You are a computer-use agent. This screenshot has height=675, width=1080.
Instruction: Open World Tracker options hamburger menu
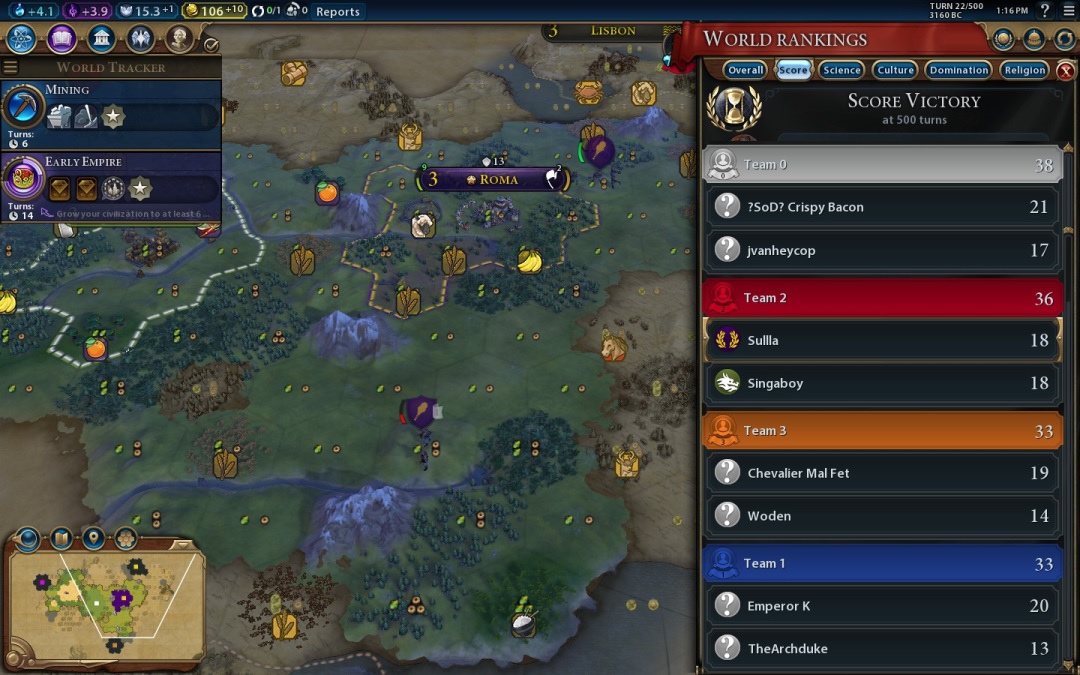click(x=11, y=68)
